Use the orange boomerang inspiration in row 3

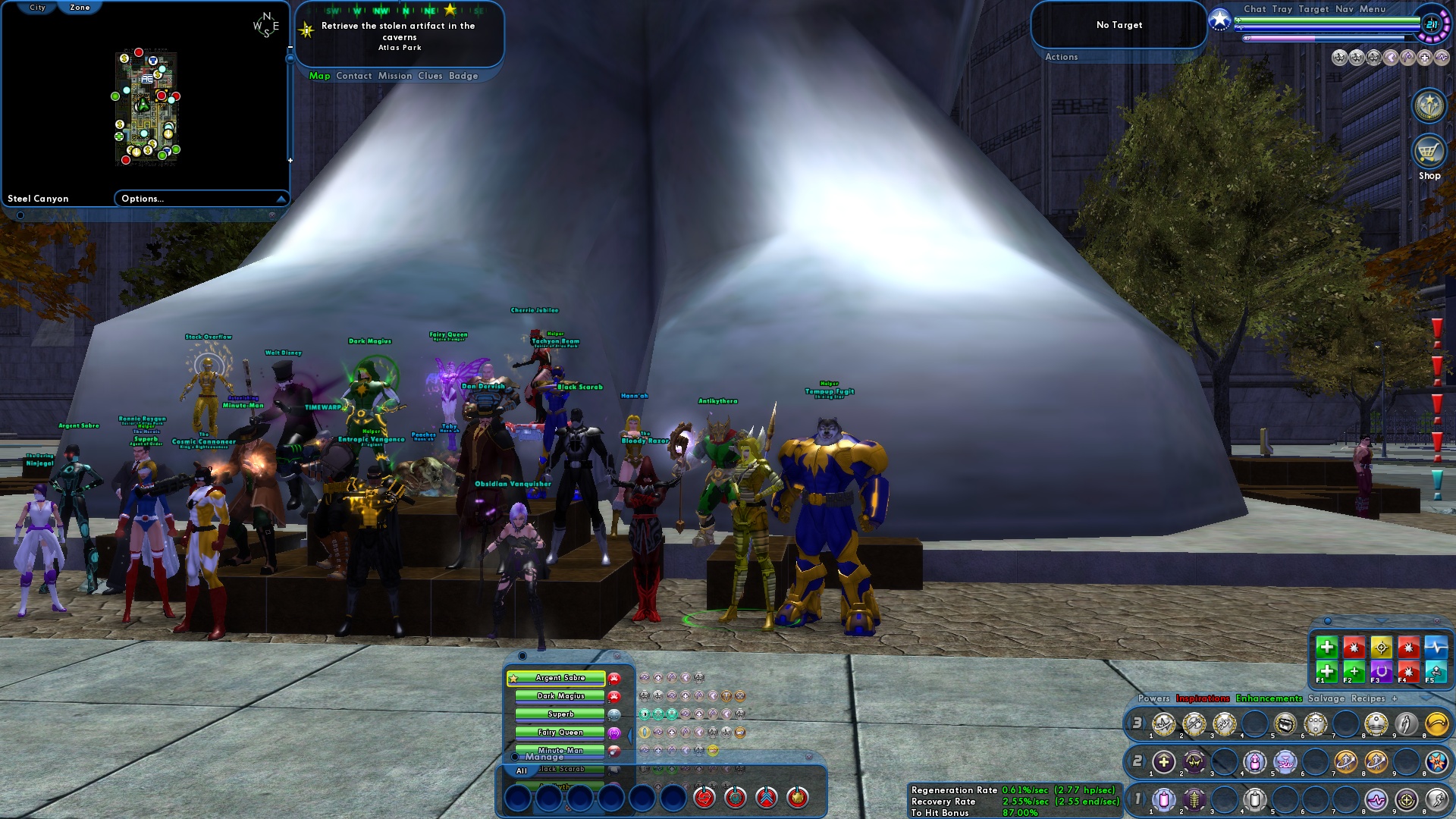pyautogui.click(x=1438, y=724)
